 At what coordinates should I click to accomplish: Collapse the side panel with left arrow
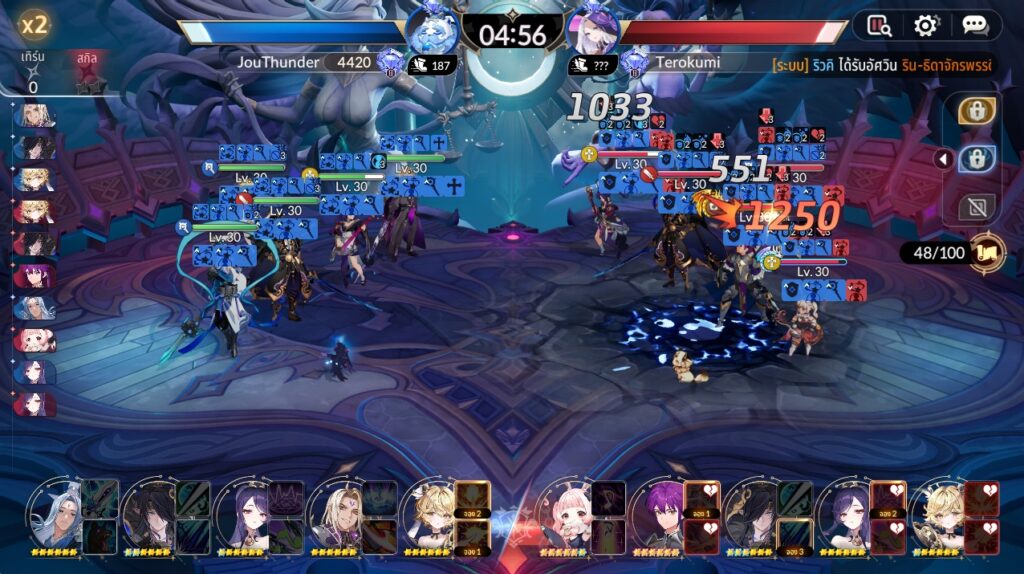click(x=942, y=159)
